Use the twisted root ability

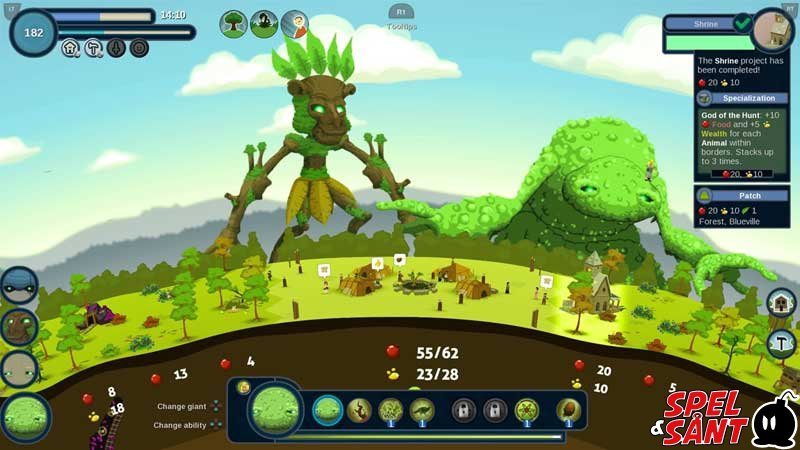[x=359, y=409]
